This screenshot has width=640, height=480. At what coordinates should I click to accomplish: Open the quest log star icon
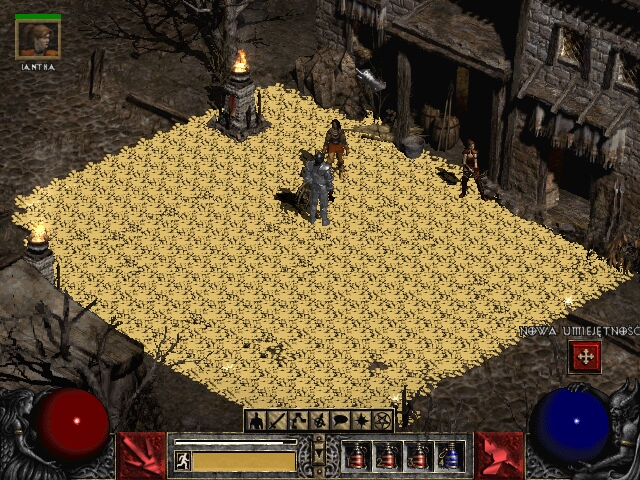(x=361, y=420)
